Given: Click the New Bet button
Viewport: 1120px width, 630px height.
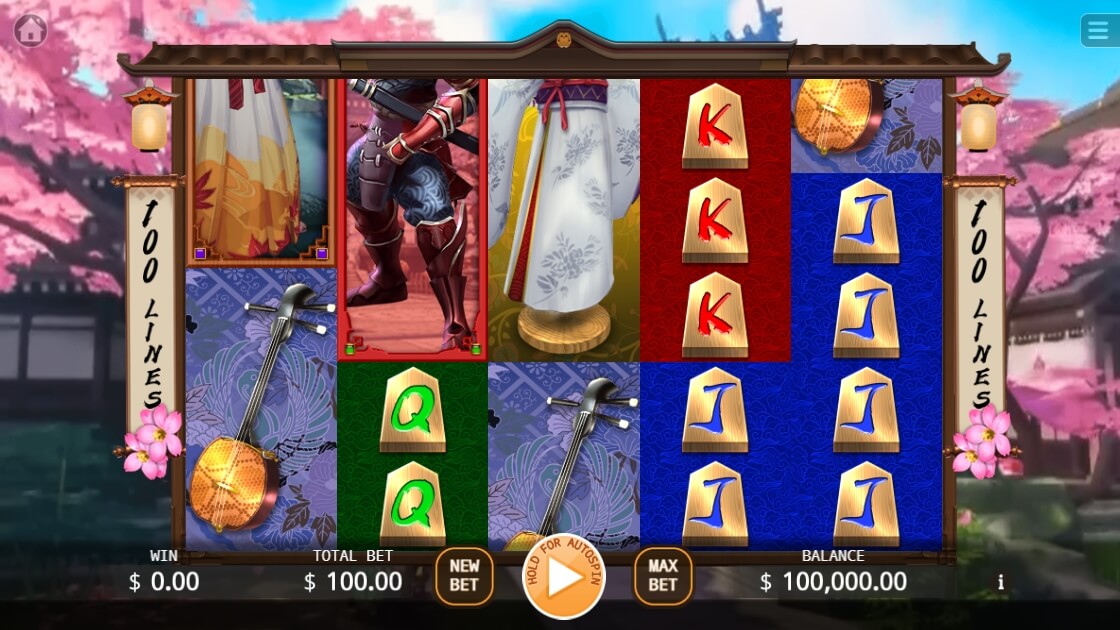Looking at the screenshot, I should [464, 576].
